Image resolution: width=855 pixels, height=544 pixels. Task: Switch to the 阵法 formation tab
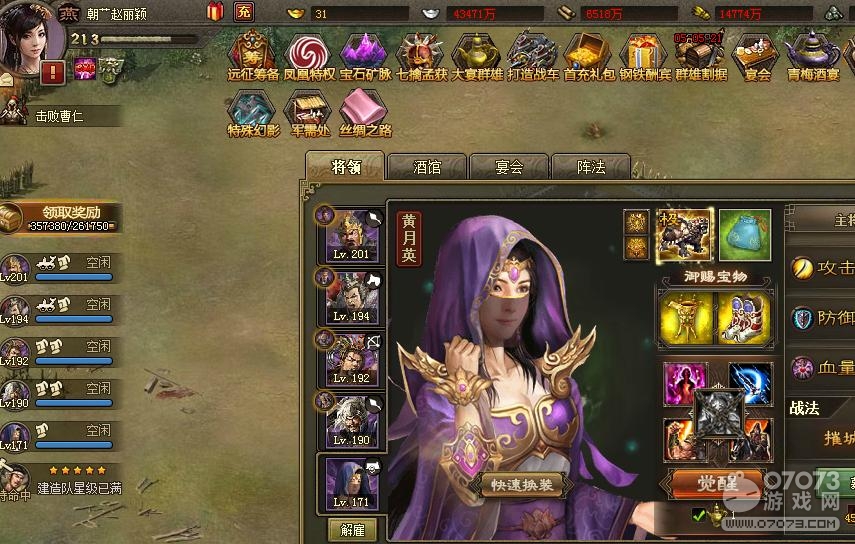coord(591,167)
